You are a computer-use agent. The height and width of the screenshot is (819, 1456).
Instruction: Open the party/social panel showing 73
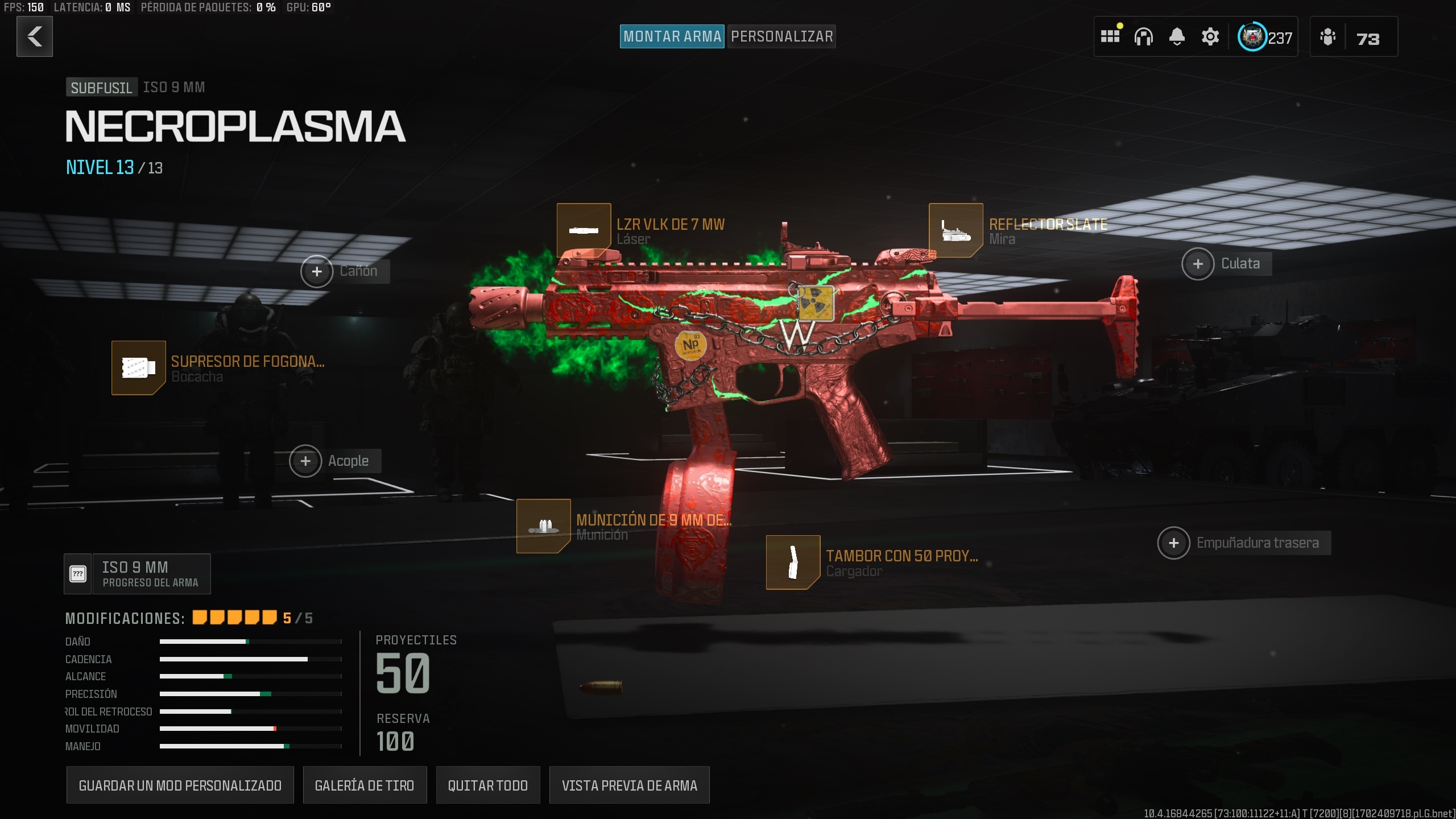1353,37
